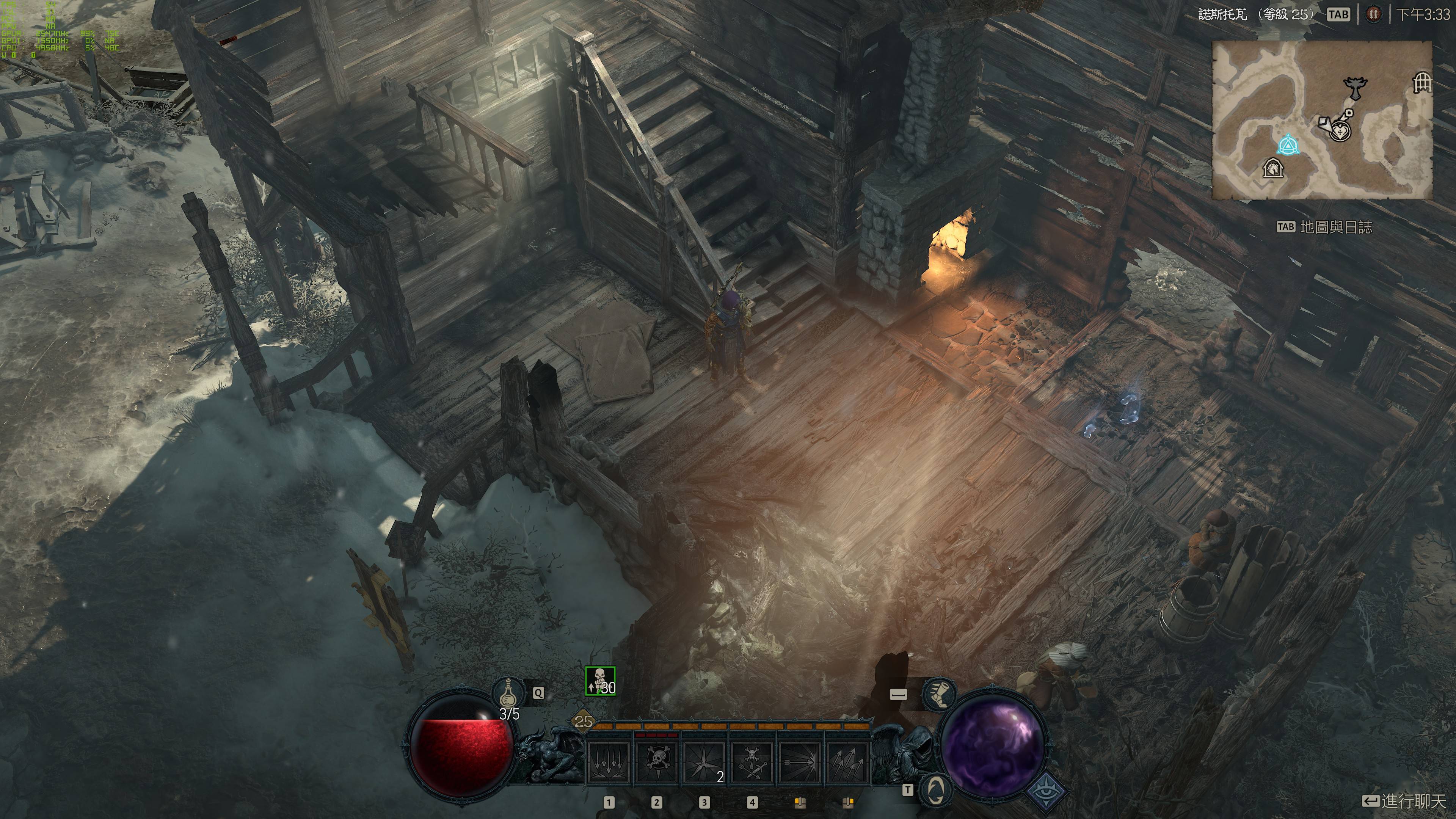Open the minimap
This screenshot has height=819, width=1456.
(1321, 121)
